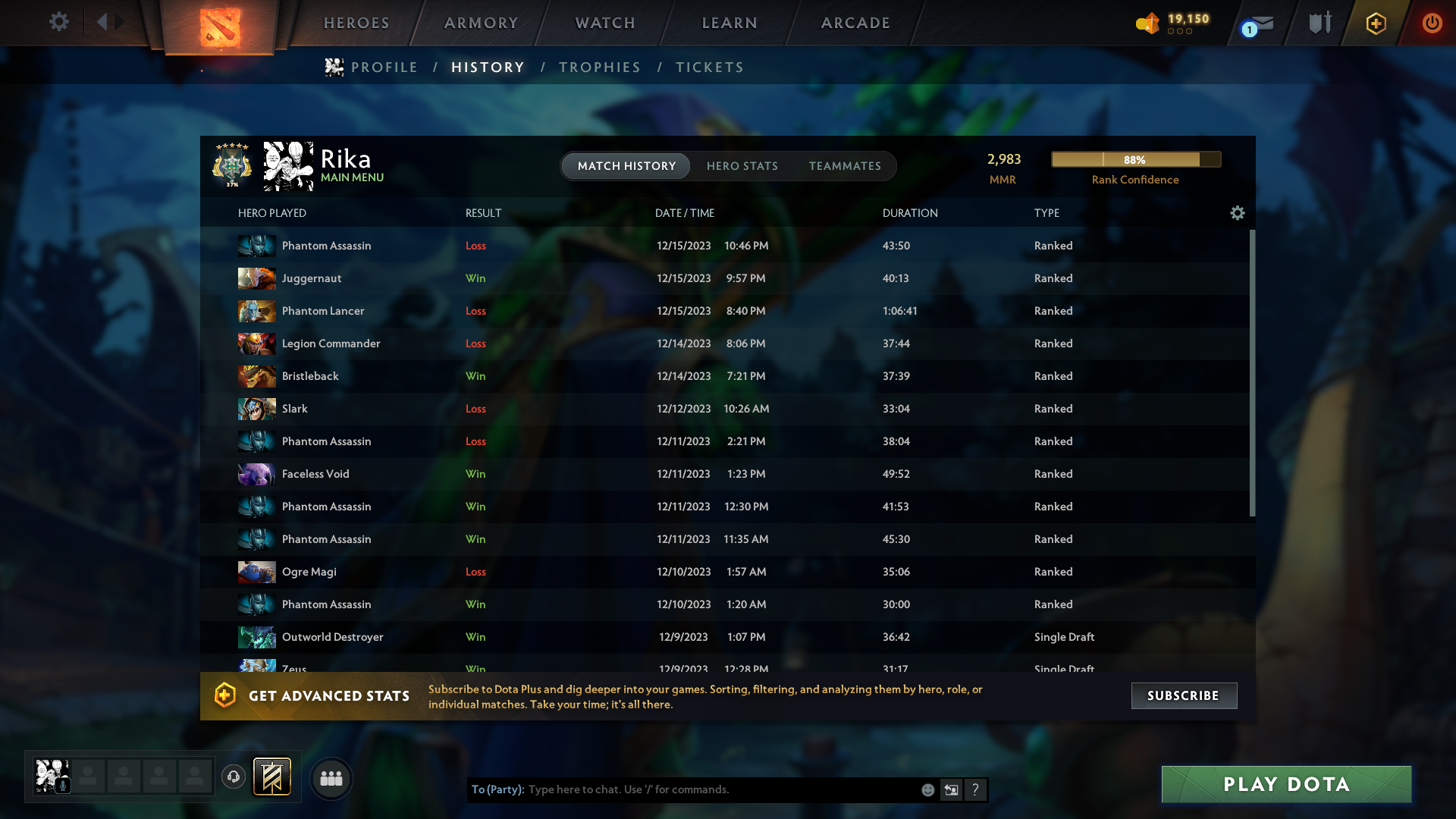Click the Dota 2 logo to return home
1456x819 pixels.
coord(218,25)
